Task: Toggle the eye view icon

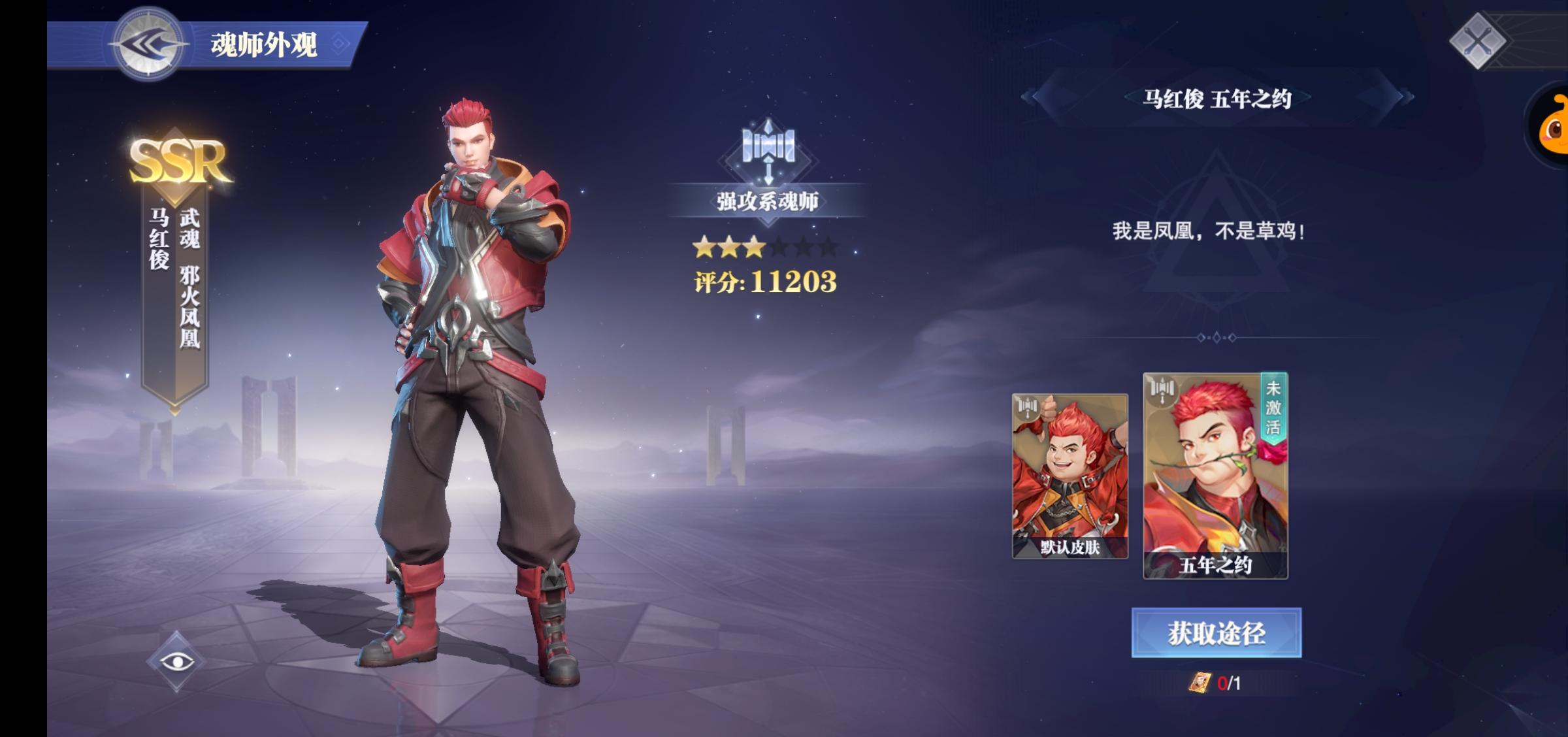Action: (176, 662)
